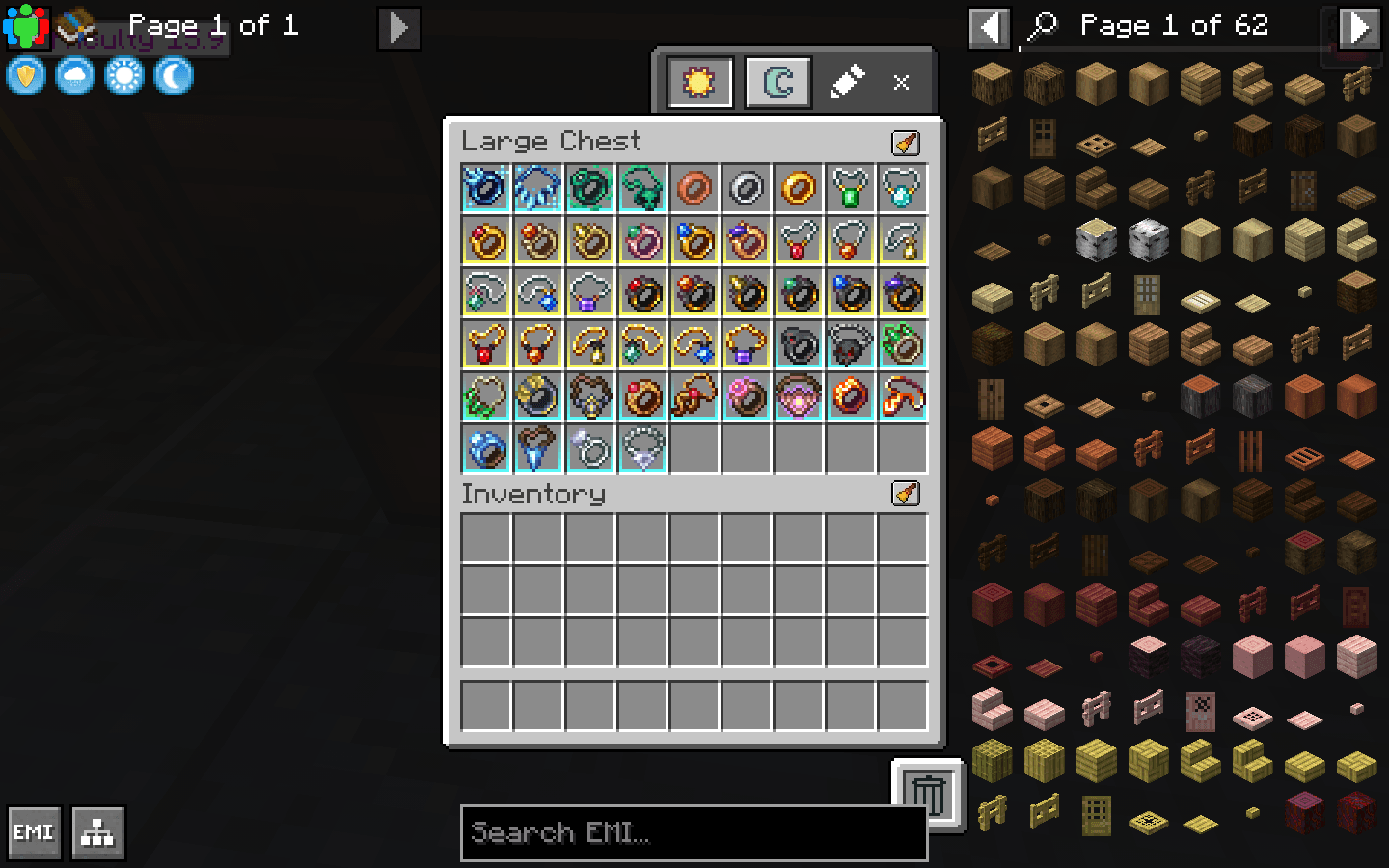Viewport: 1389px width, 868px height.
Task: Select the sun tab above the chest
Action: (696, 81)
